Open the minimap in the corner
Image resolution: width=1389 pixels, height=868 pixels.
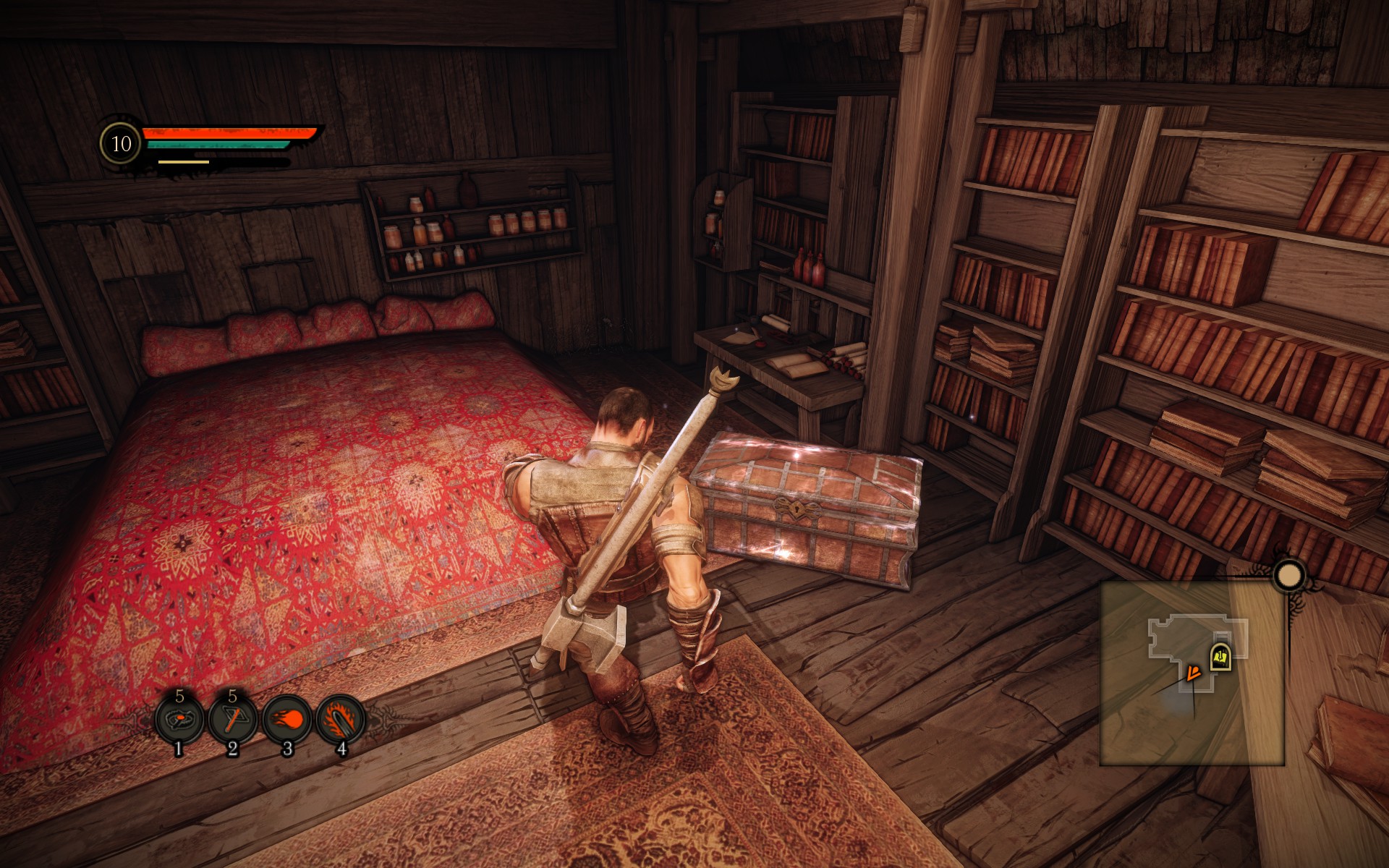(1192, 673)
